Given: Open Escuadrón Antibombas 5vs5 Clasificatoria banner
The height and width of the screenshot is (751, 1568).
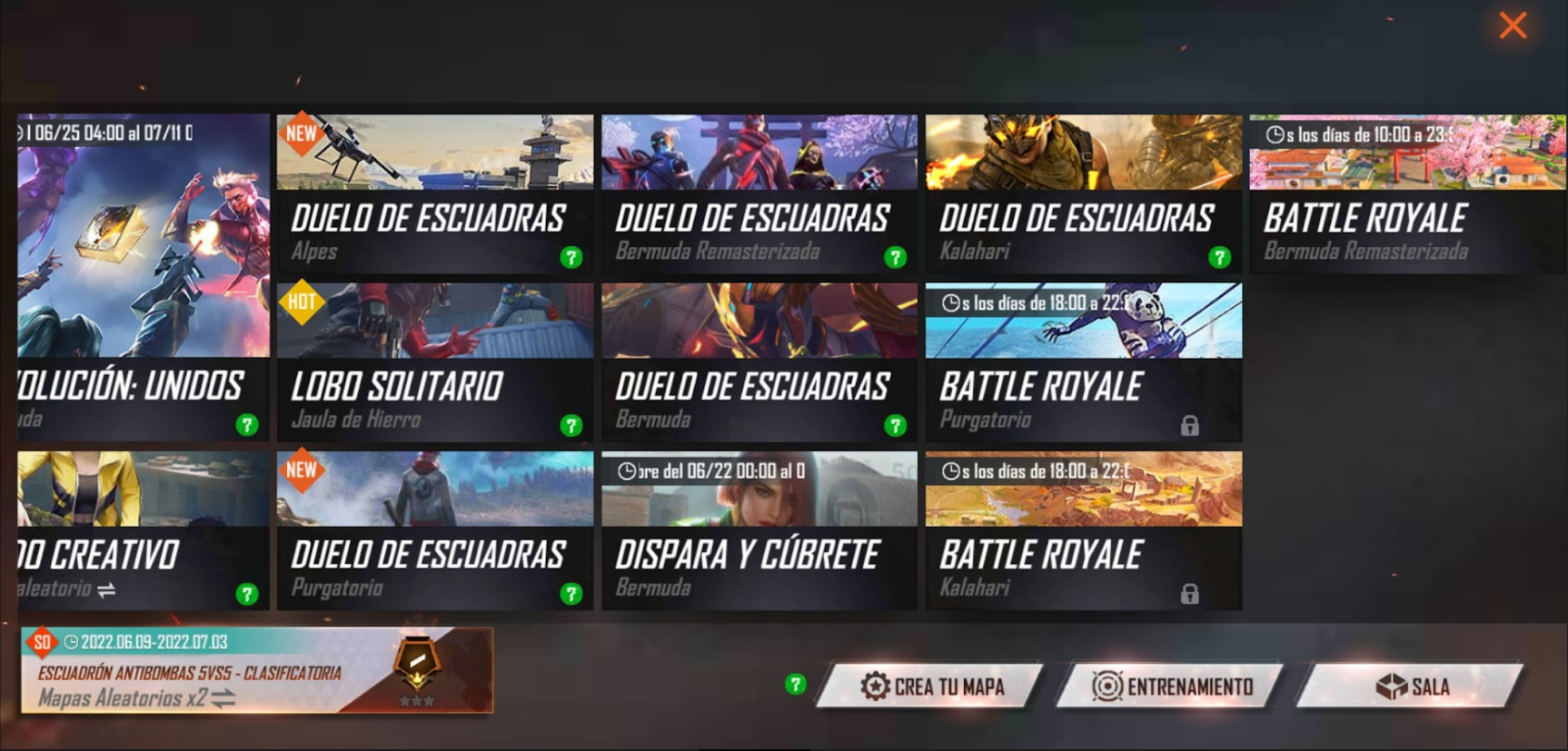Looking at the screenshot, I should point(257,669).
